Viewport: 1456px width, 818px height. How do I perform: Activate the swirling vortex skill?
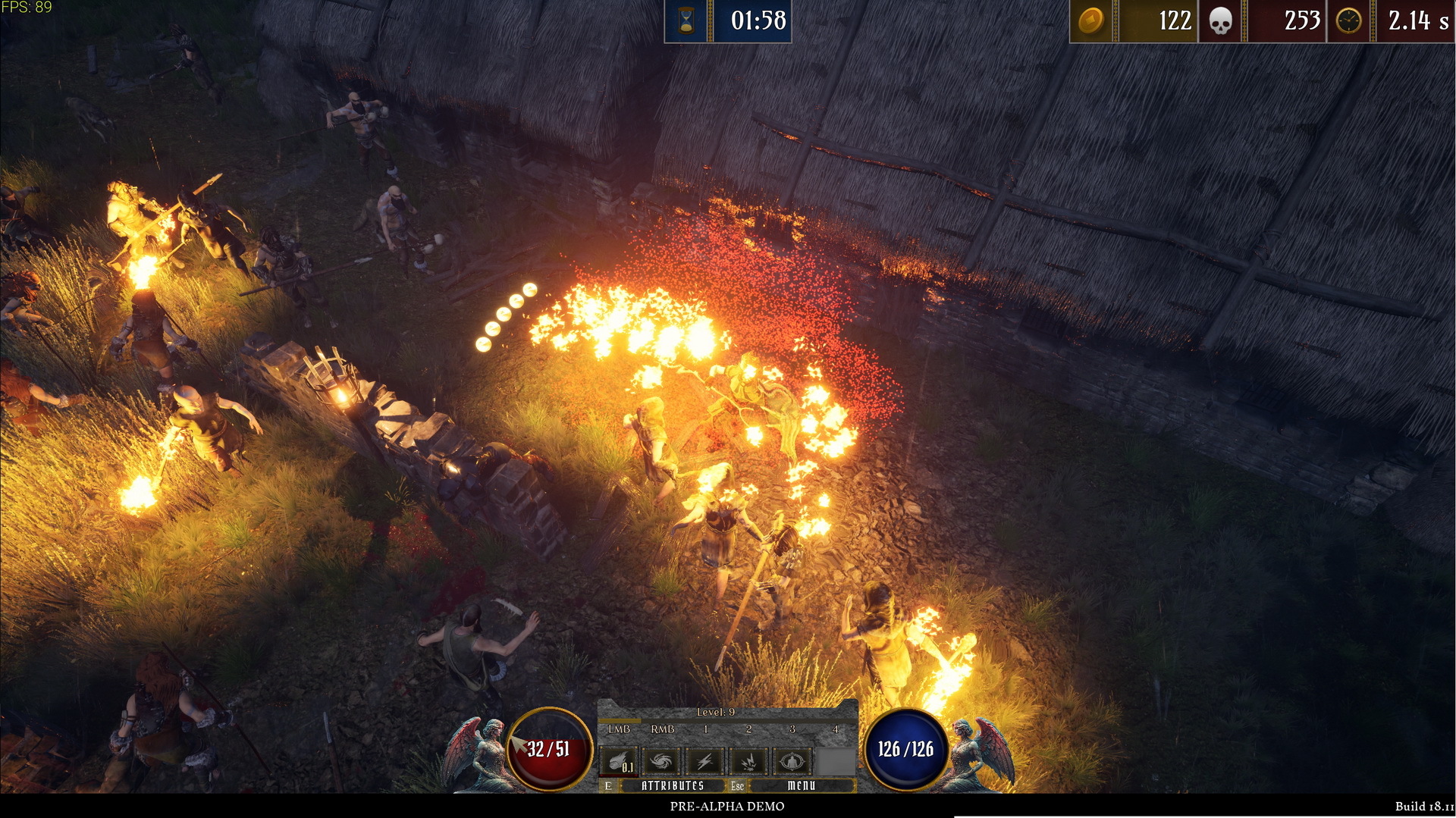point(661,760)
